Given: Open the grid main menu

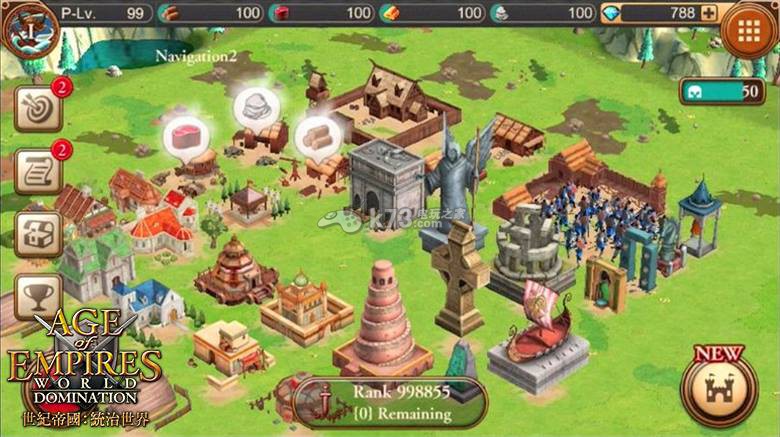Looking at the screenshot, I should pyautogui.click(x=750, y=29).
